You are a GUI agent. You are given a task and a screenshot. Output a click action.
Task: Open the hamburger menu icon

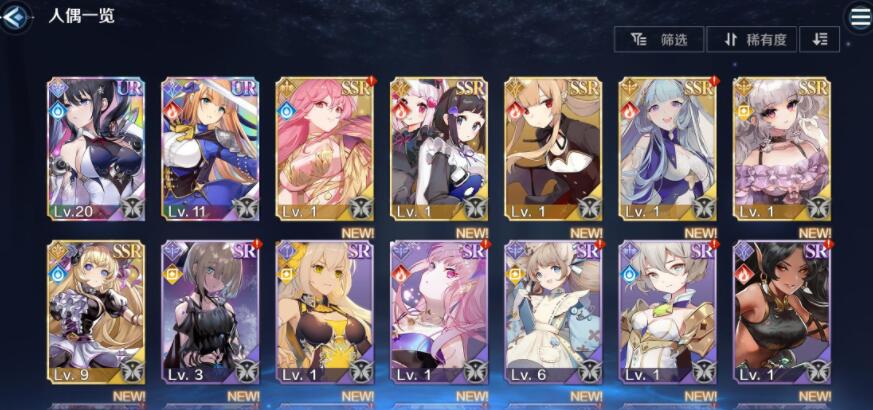[x=859, y=15]
